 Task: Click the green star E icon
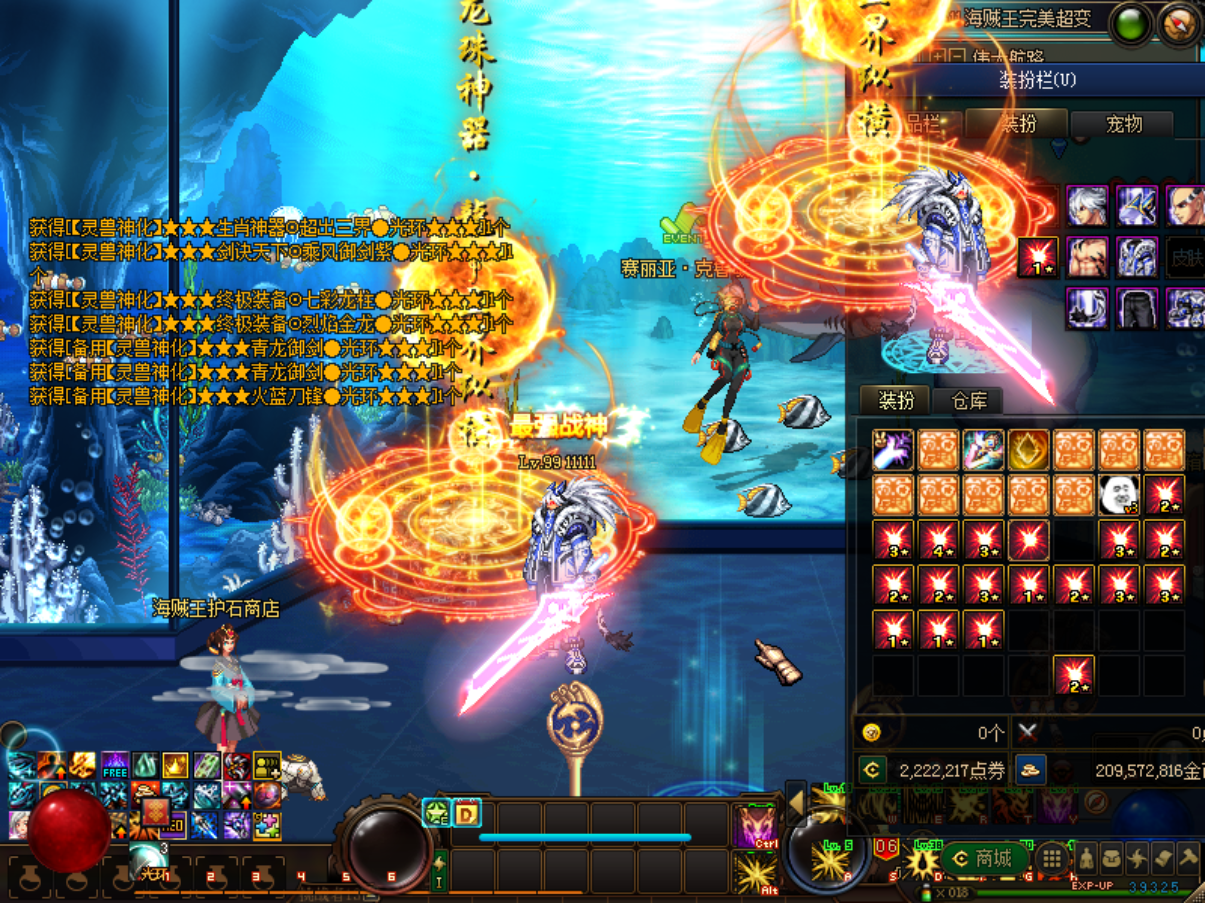click(x=436, y=813)
